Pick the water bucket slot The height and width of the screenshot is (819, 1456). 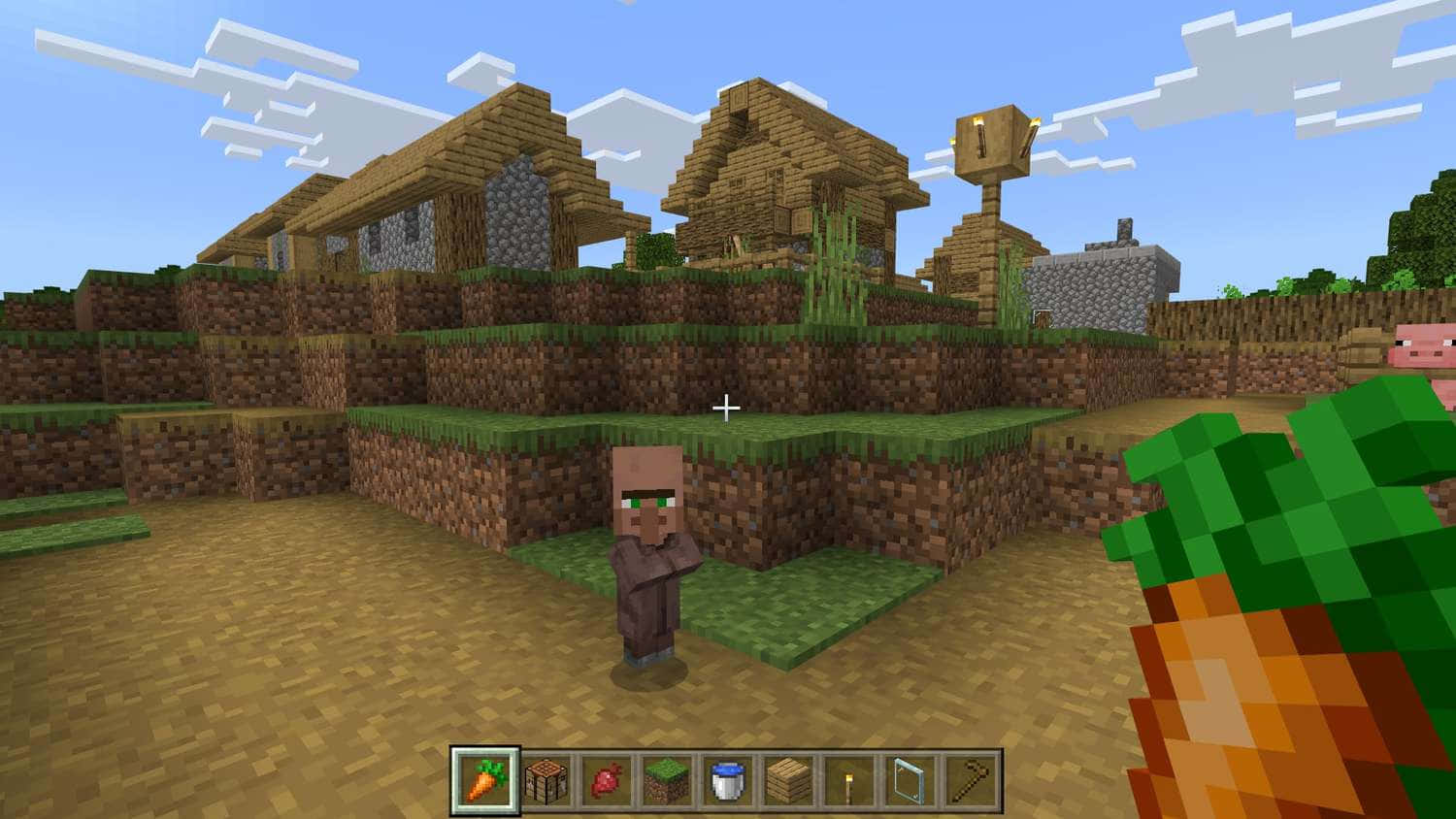click(728, 779)
